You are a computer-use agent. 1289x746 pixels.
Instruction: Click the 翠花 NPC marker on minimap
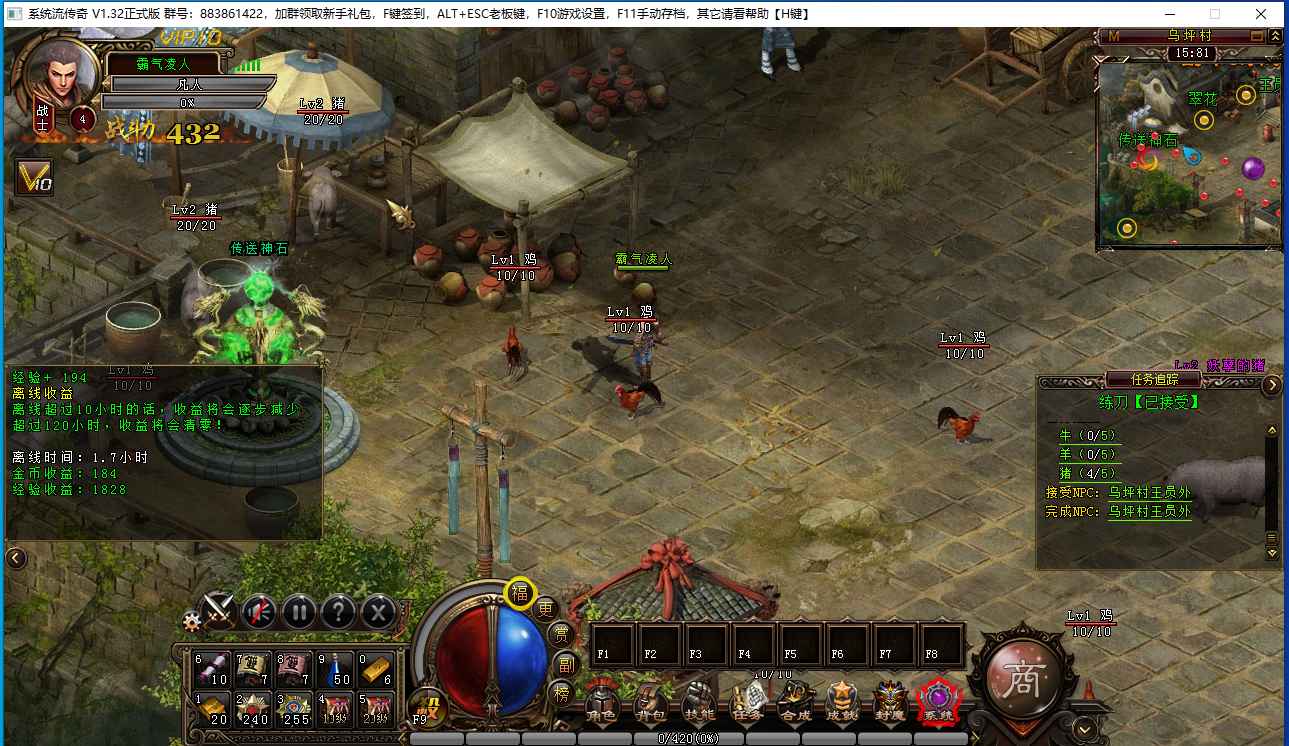[1204, 120]
